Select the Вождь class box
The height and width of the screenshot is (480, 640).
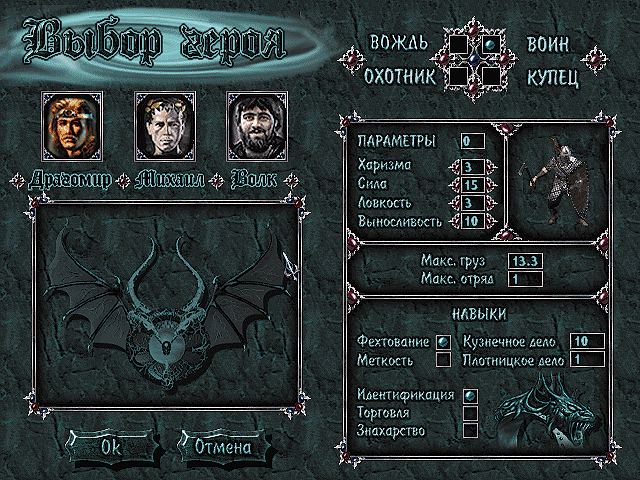459,44
